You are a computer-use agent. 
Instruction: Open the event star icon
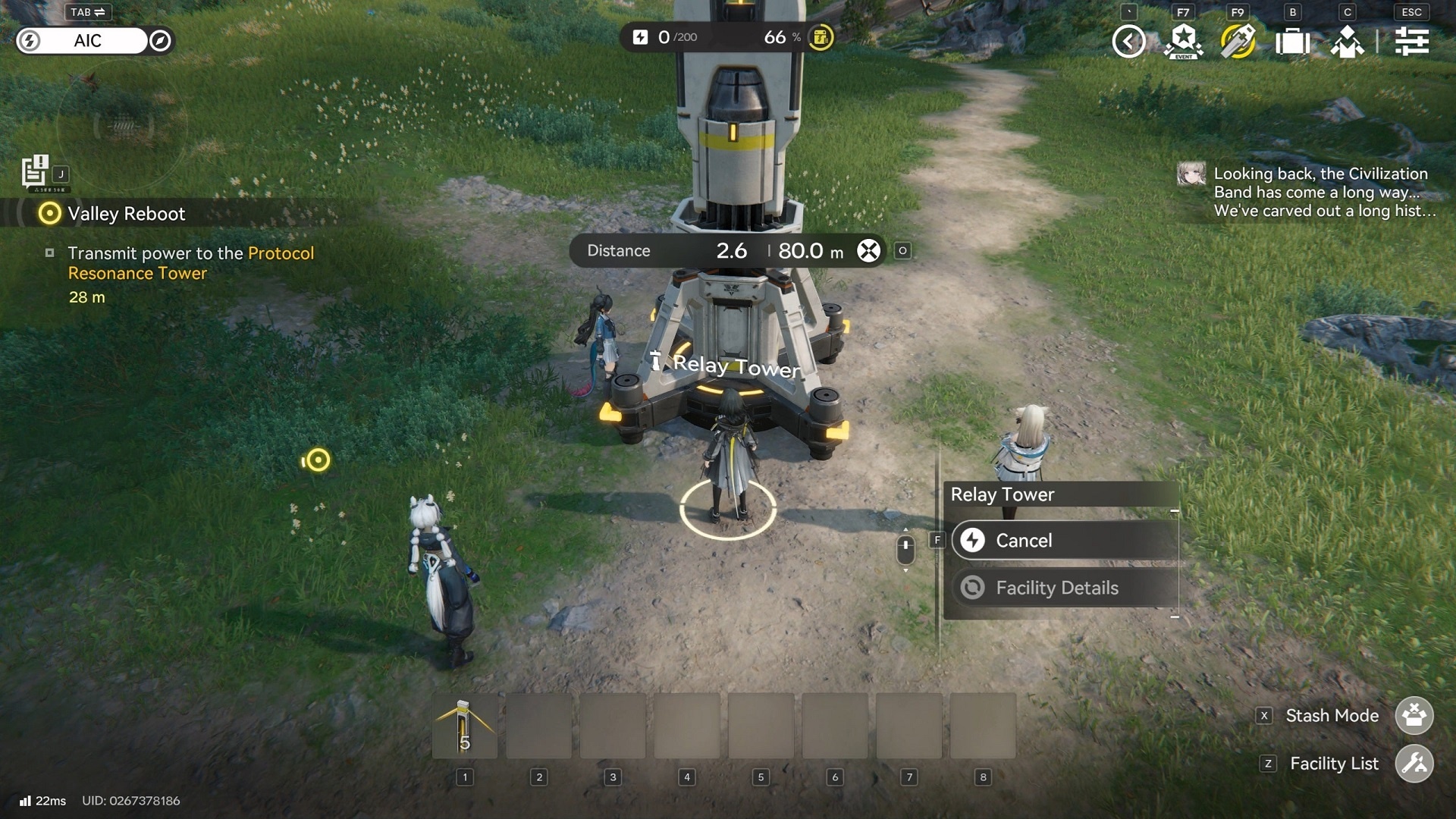click(1183, 41)
